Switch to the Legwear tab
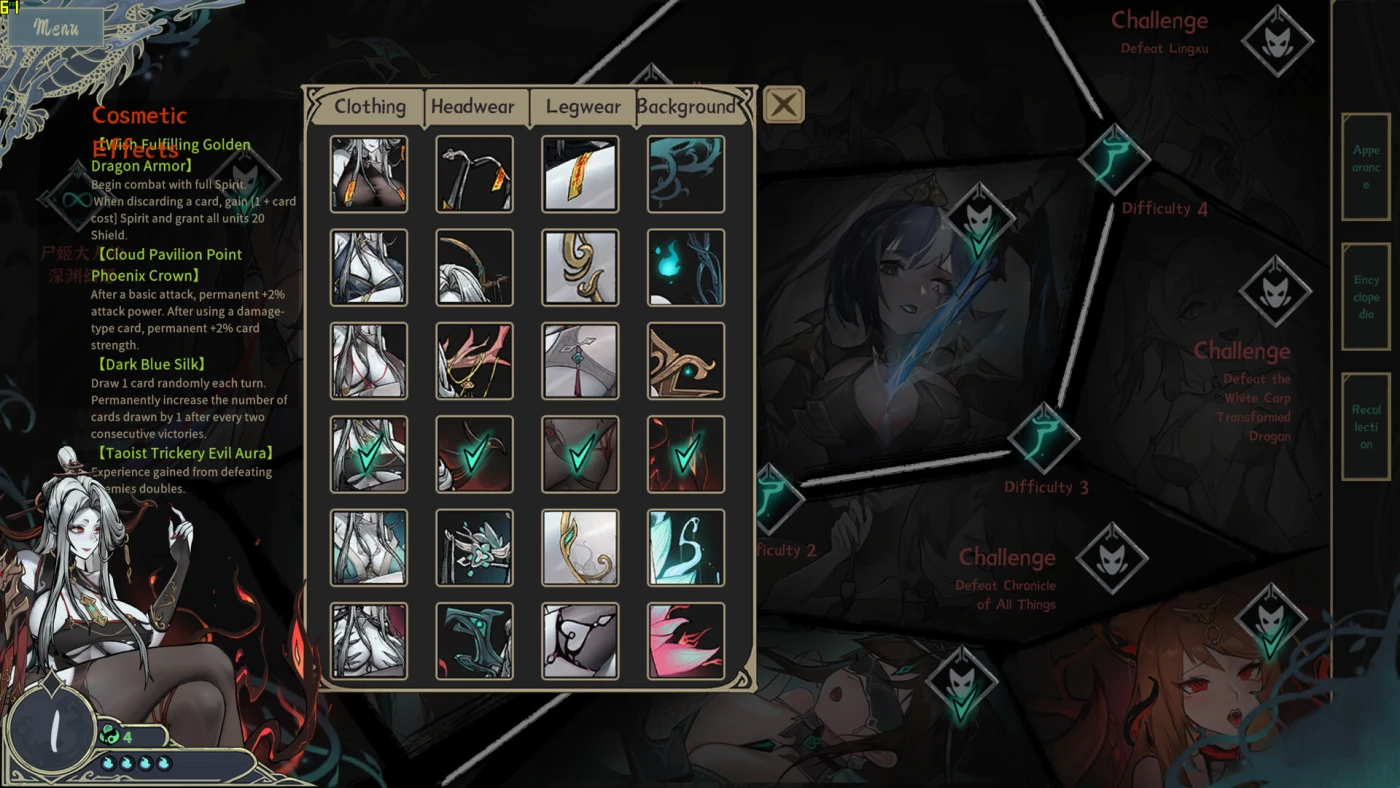 coord(583,106)
